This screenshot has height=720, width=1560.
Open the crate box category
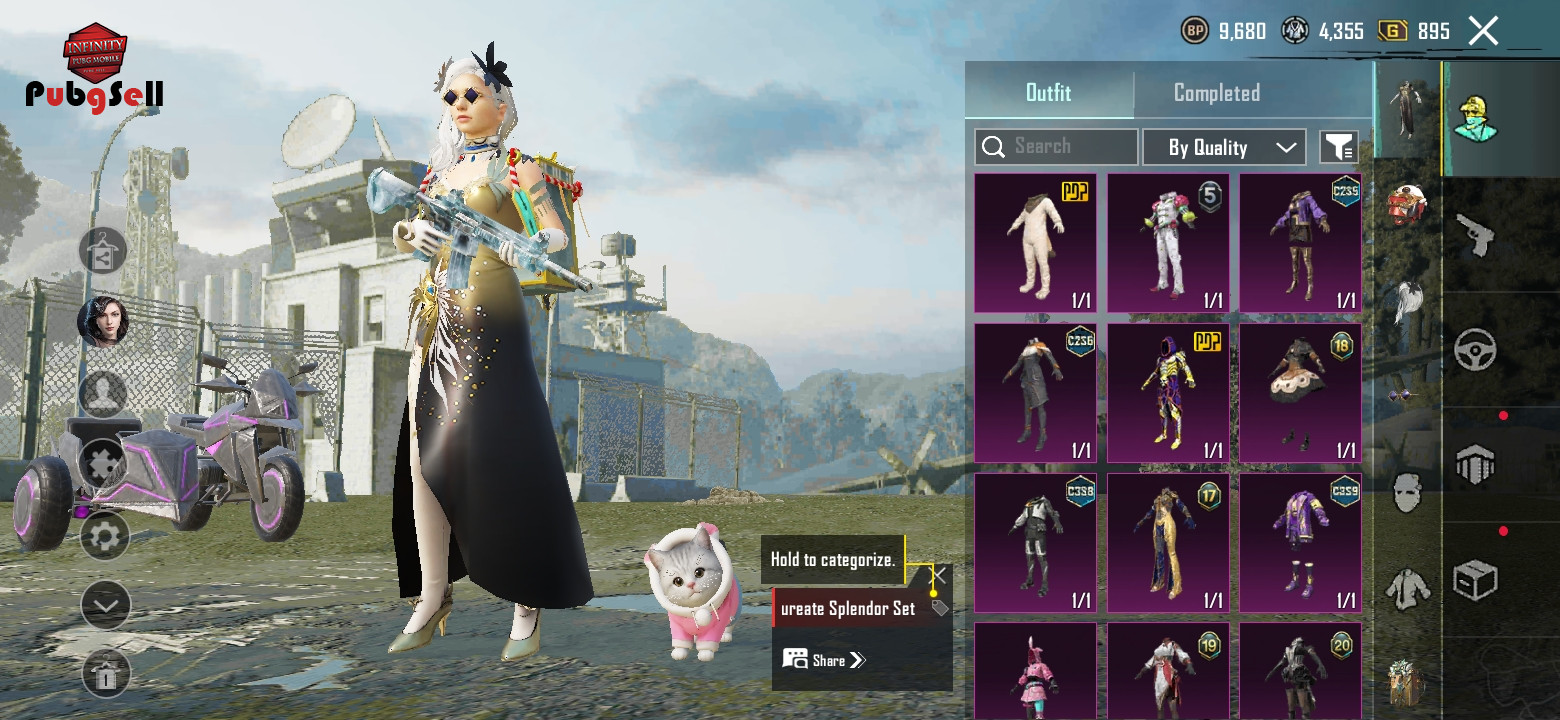(x=1475, y=580)
